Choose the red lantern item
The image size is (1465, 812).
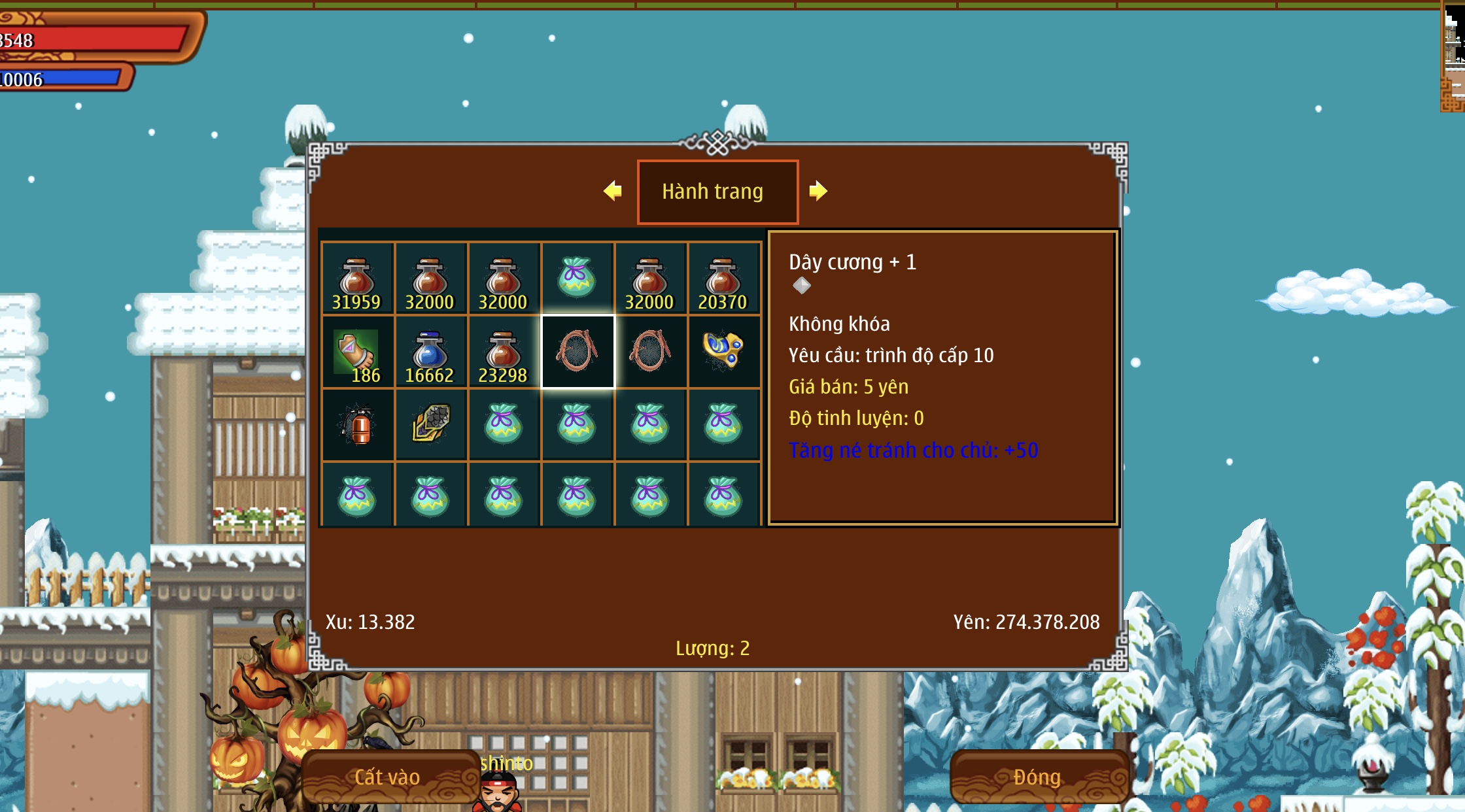coord(357,426)
